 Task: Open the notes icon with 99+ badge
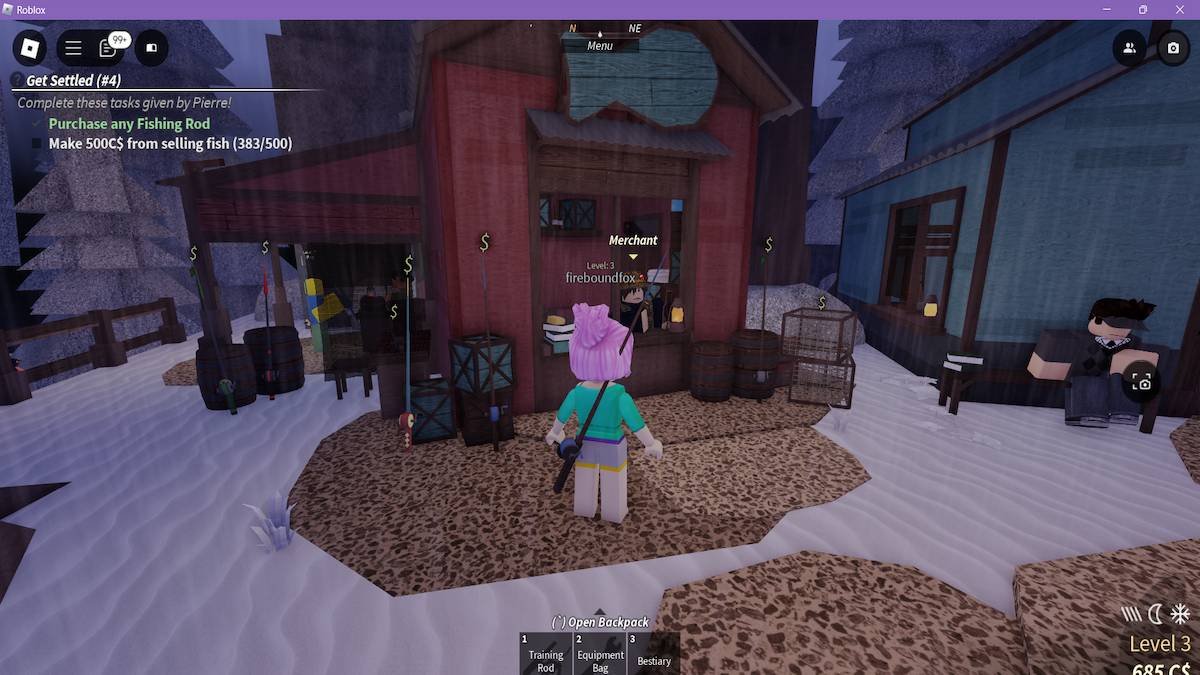(108, 48)
